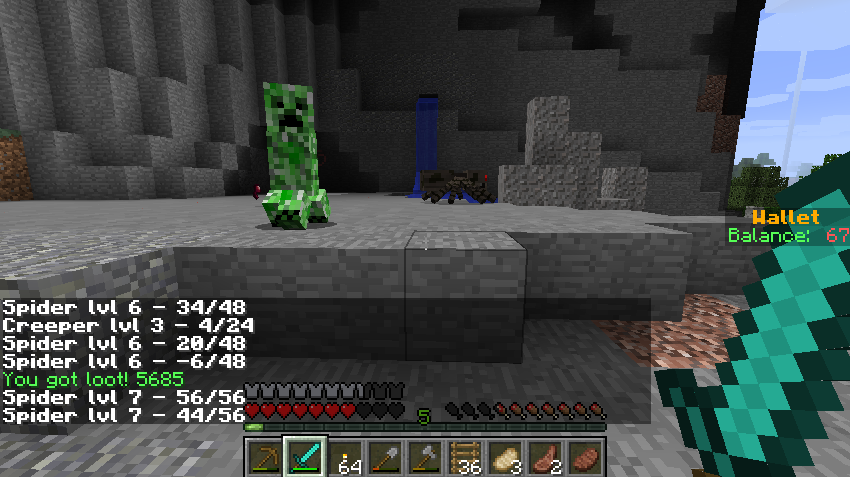This screenshot has width=850, height=477.
Task: Equip the axe from the hotbar
Action: click(x=425, y=458)
